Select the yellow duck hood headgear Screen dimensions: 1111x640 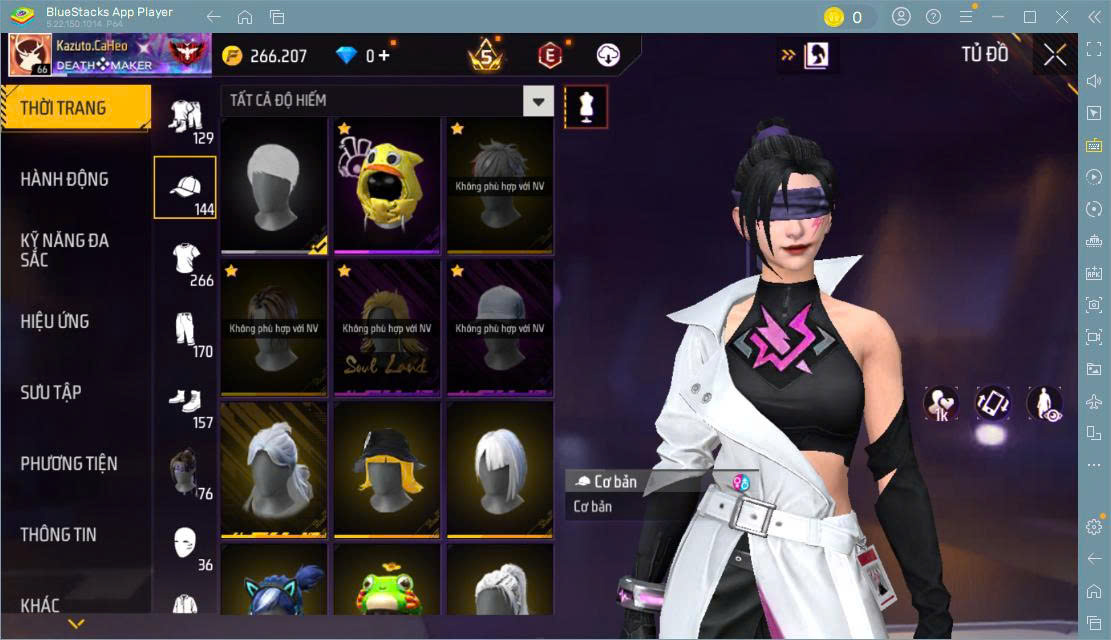(387, 186)
